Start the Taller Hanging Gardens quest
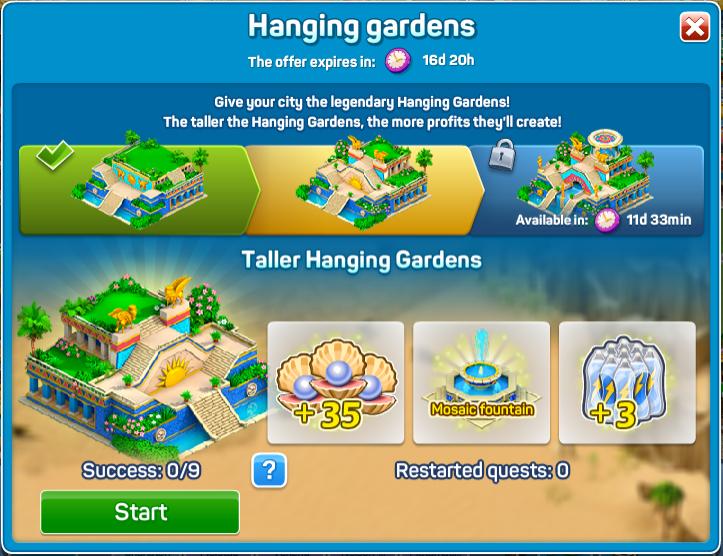Image resolution: width=723 pixels, height=556 pixels. pyautogui.click(x=140, y=512)
